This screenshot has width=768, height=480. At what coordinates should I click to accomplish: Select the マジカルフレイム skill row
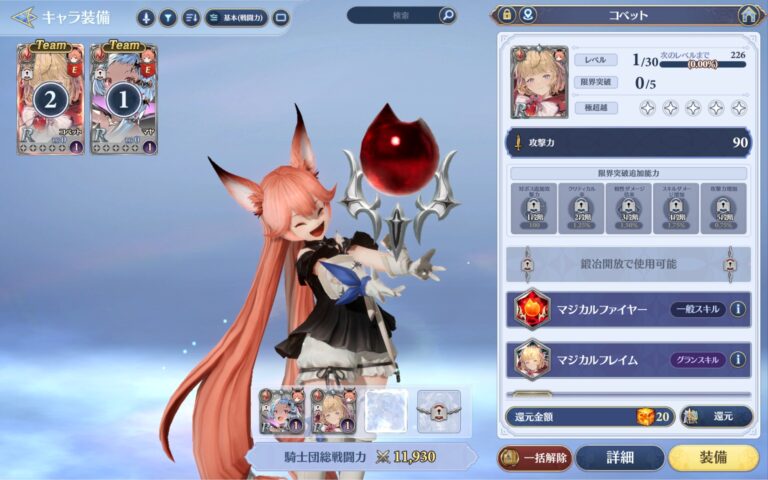coord(600,359)
